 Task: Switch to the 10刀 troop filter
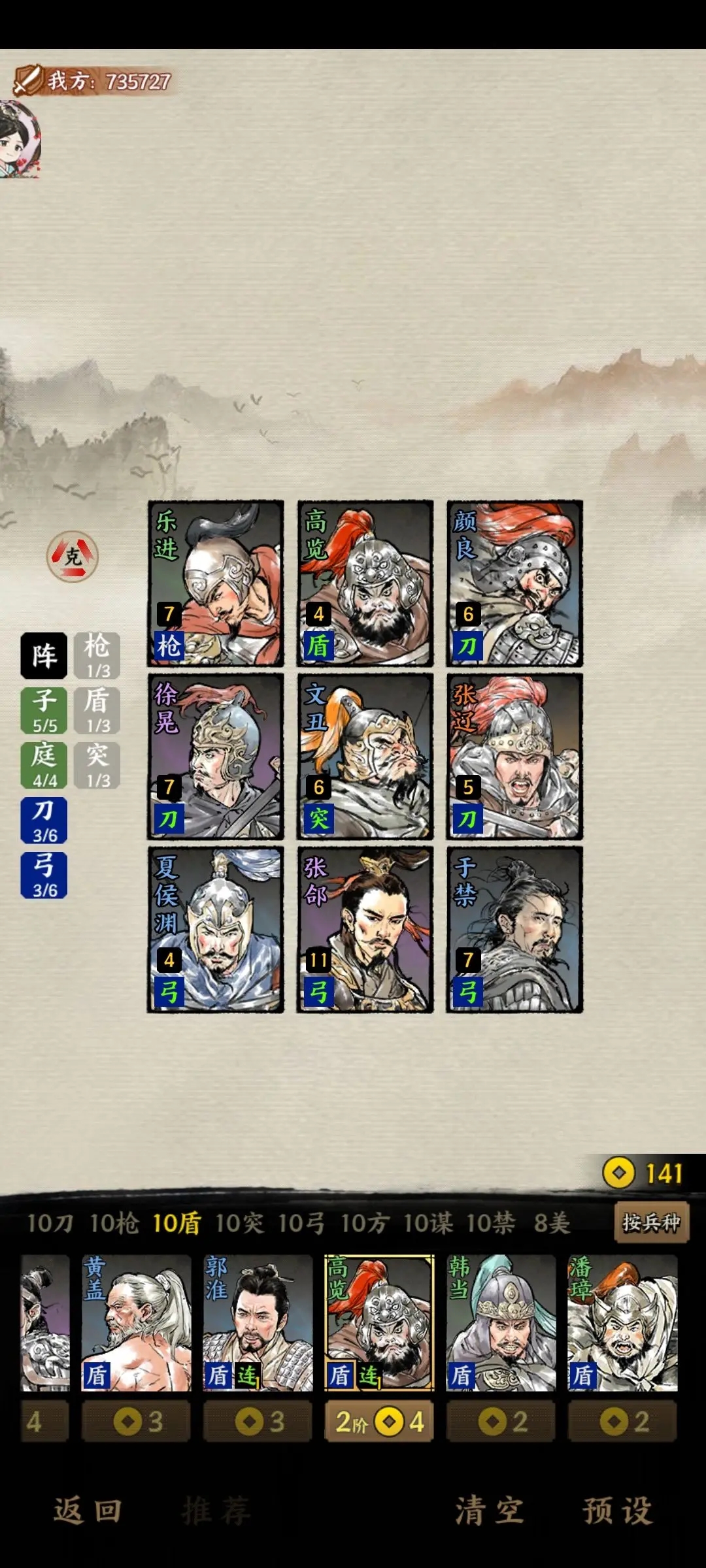[x=50, y=1223]
